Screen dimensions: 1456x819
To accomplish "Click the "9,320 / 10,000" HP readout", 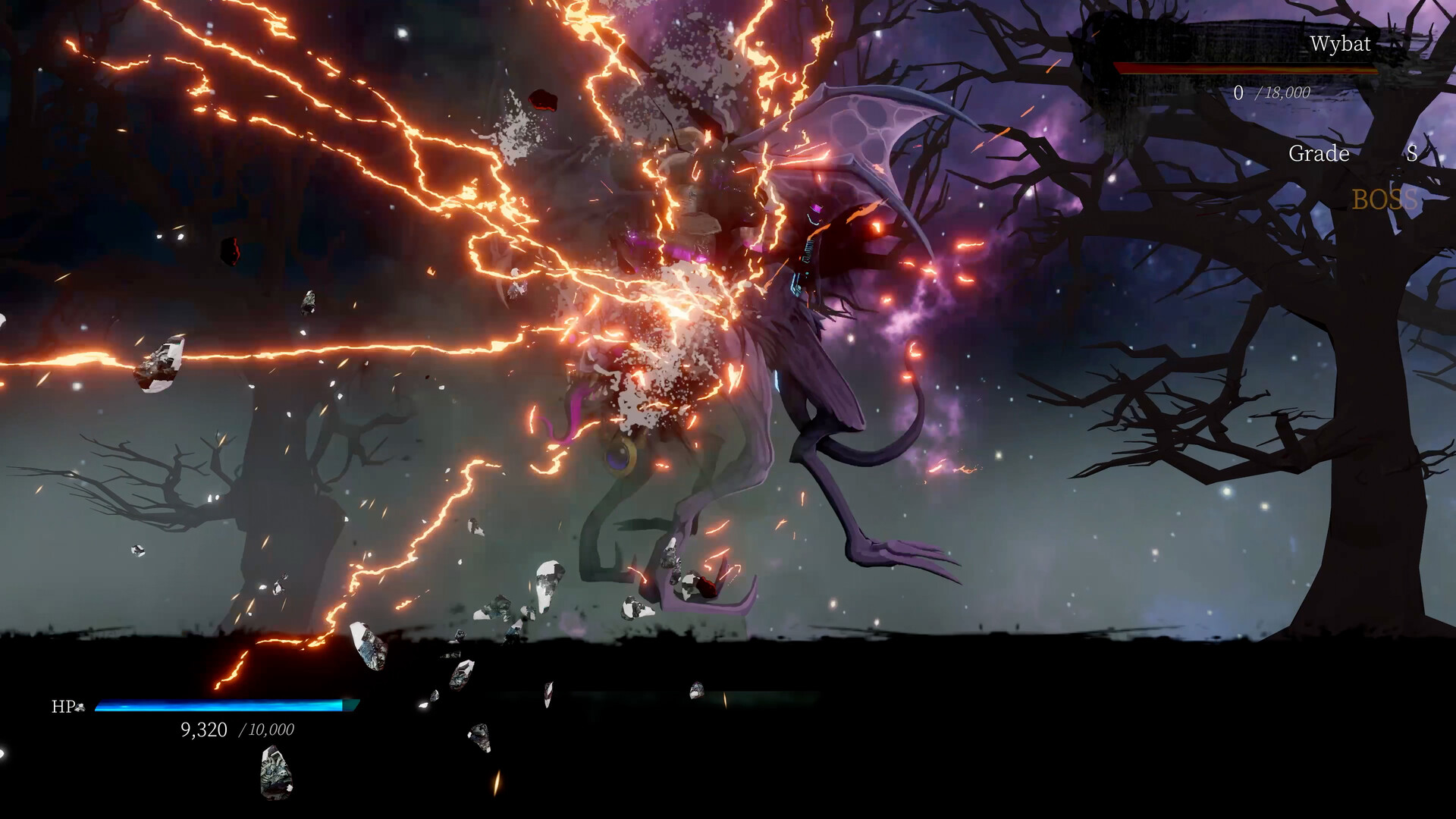I will 237,730.
